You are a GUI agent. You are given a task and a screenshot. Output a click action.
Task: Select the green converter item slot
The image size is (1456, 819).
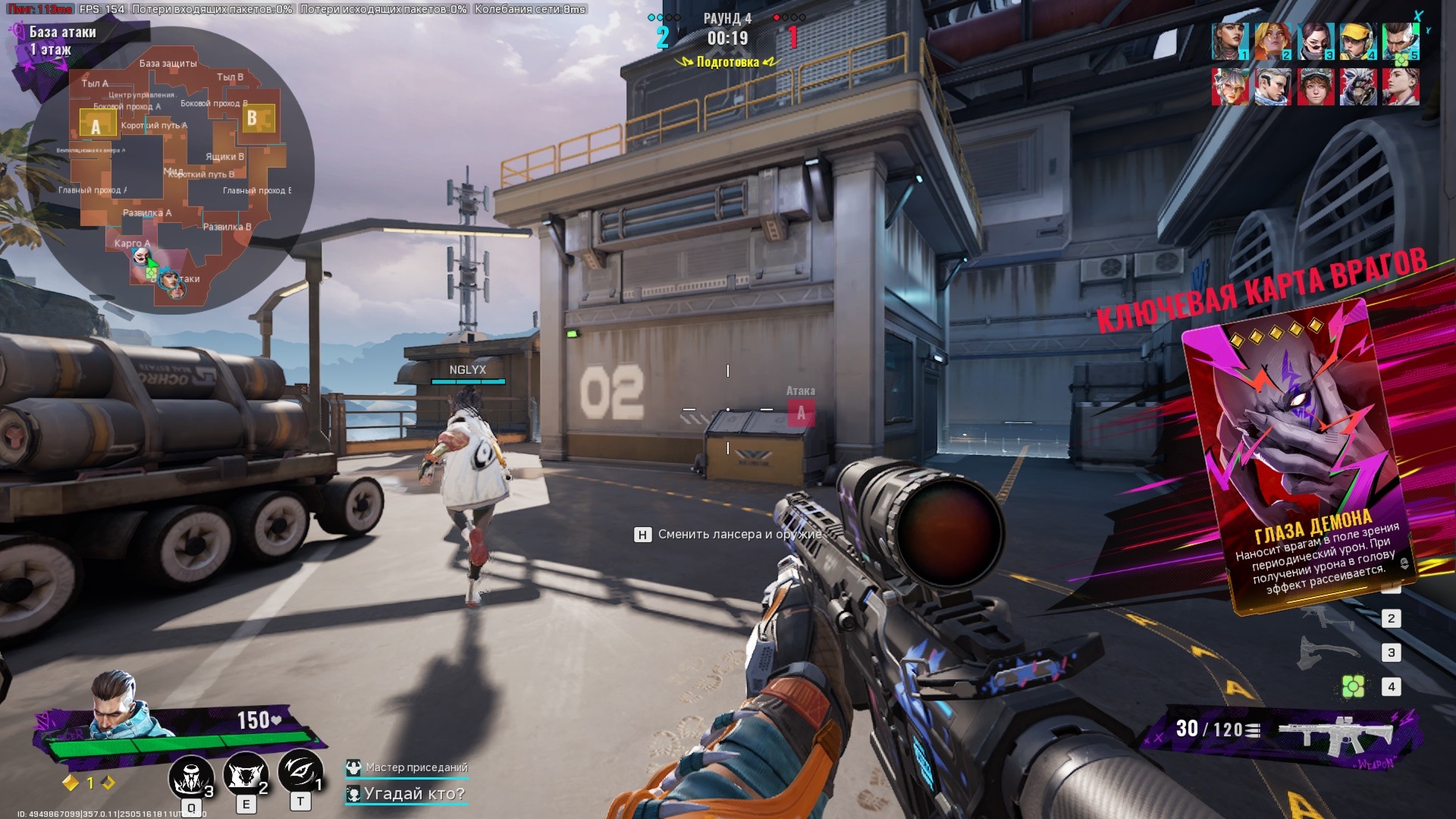click(x=1353, y=687)
